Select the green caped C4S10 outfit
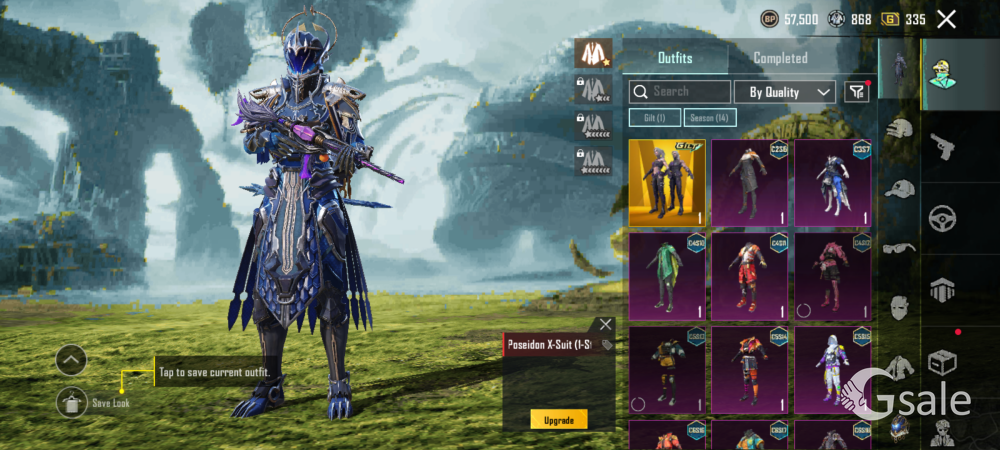The image size is (1000, 450). (667, 276)
